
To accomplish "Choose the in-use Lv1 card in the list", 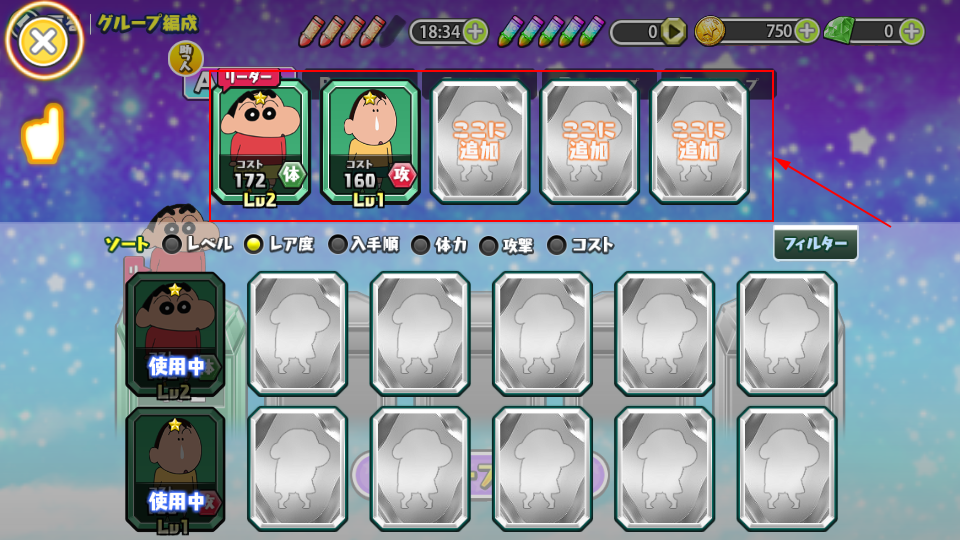I will pos(175,467).
